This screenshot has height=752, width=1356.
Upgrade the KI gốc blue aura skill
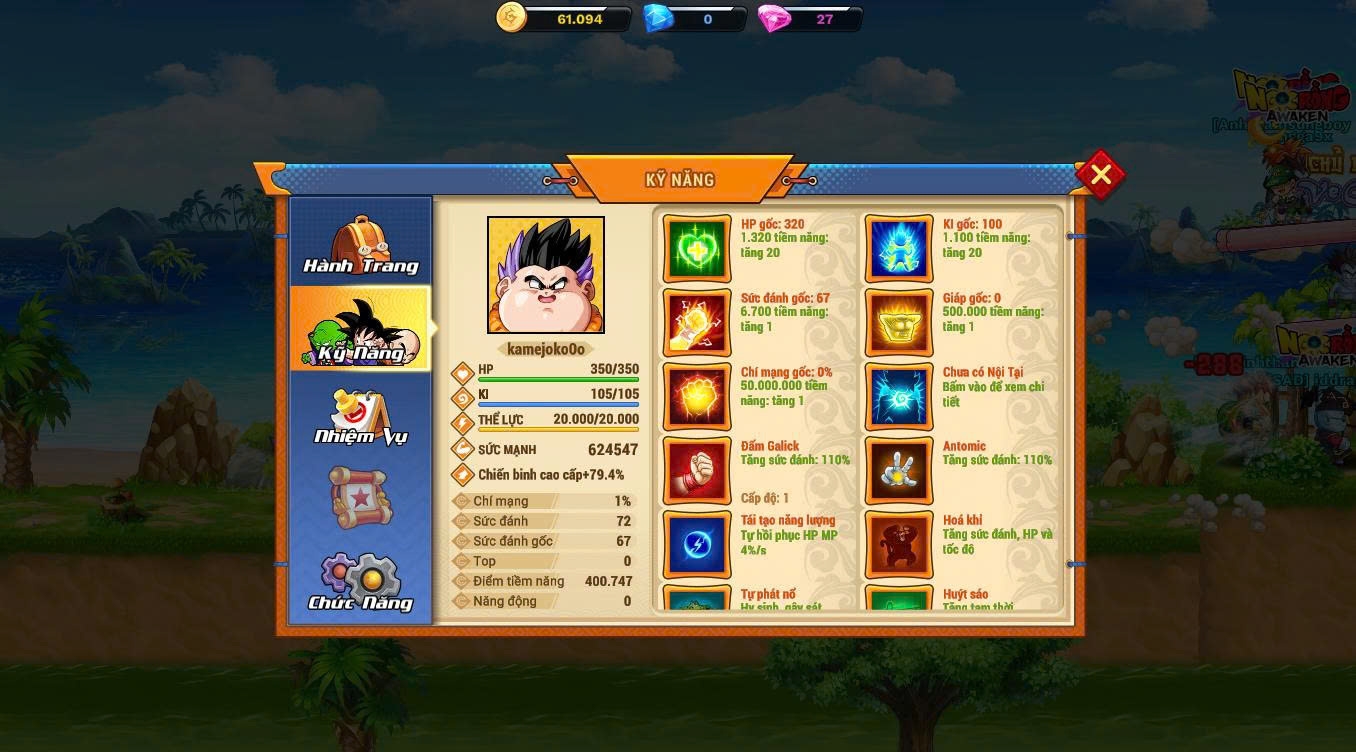pos(898,249)
